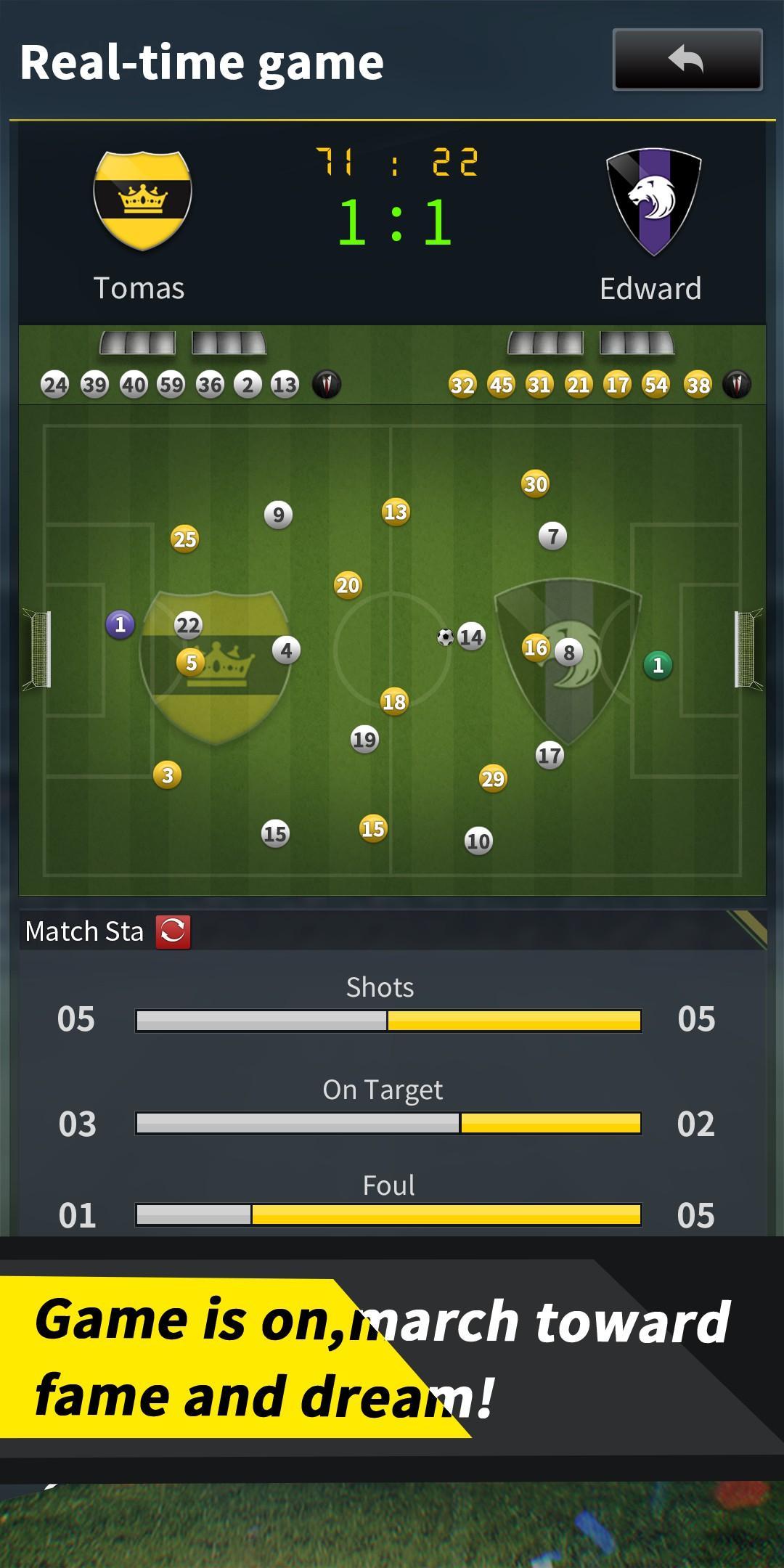Select yellow bench substitute number 32

[462, 385]
